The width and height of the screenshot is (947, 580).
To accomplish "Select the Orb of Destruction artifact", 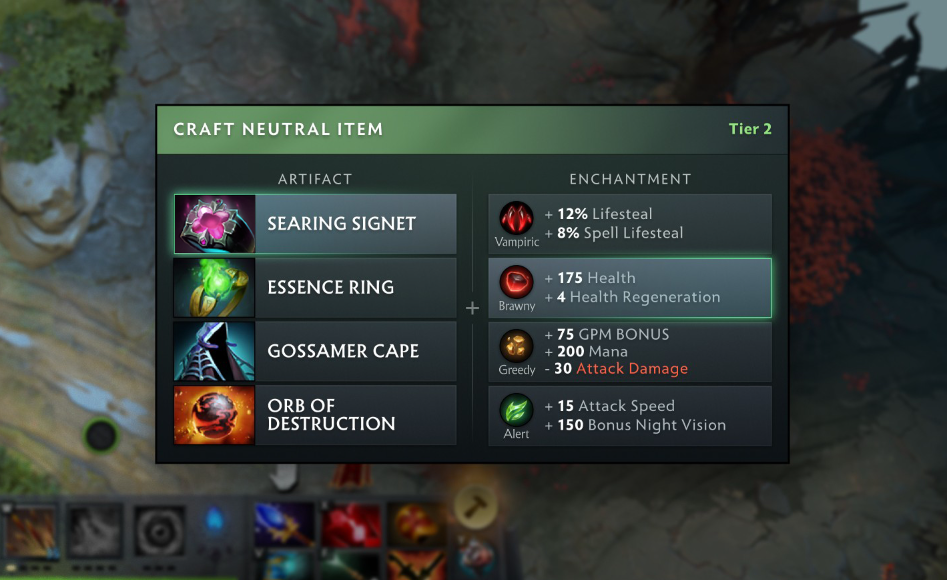I will pos(315,415).
